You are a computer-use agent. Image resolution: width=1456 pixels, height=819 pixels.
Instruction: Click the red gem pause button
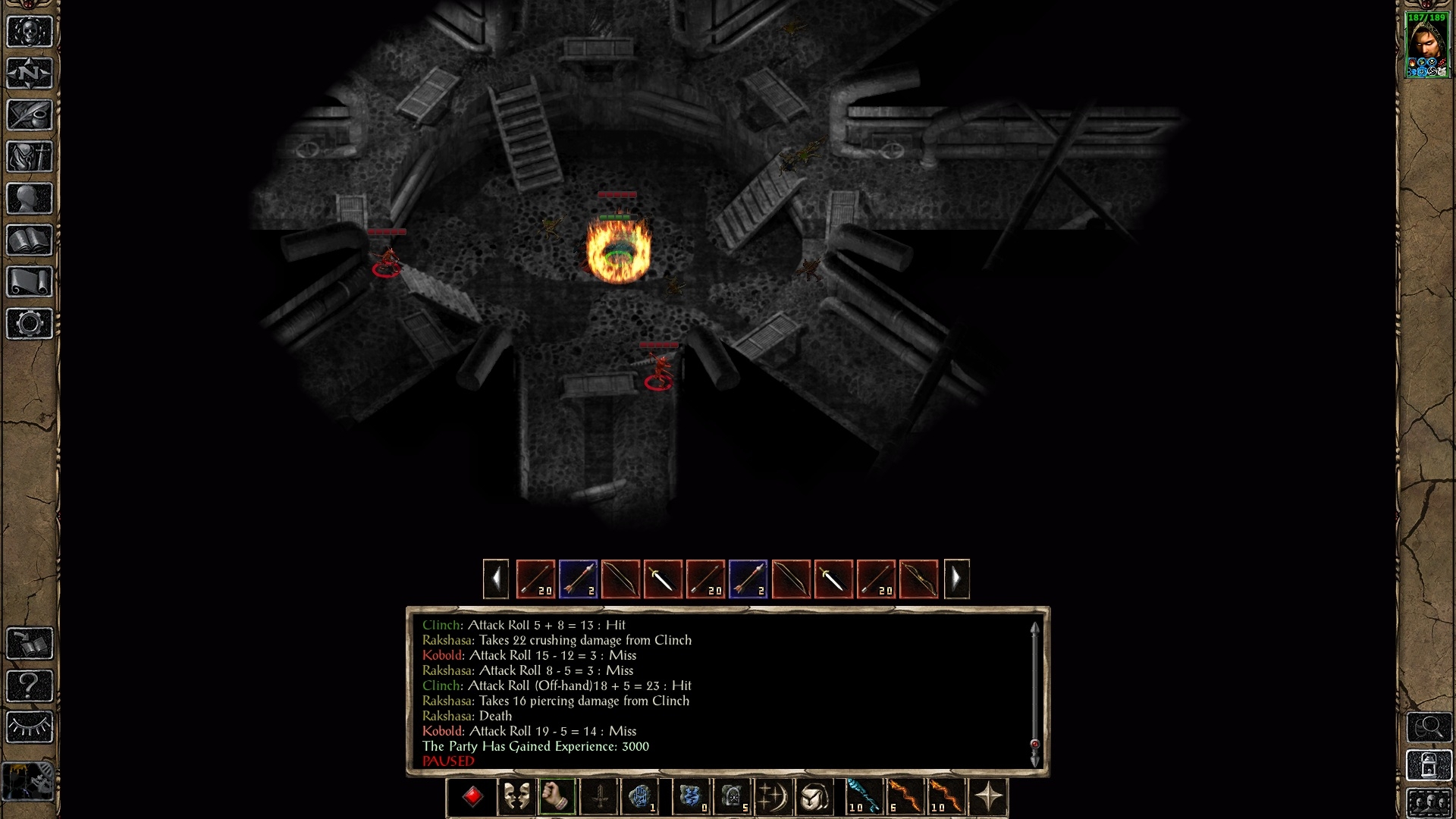click(472, 797)
